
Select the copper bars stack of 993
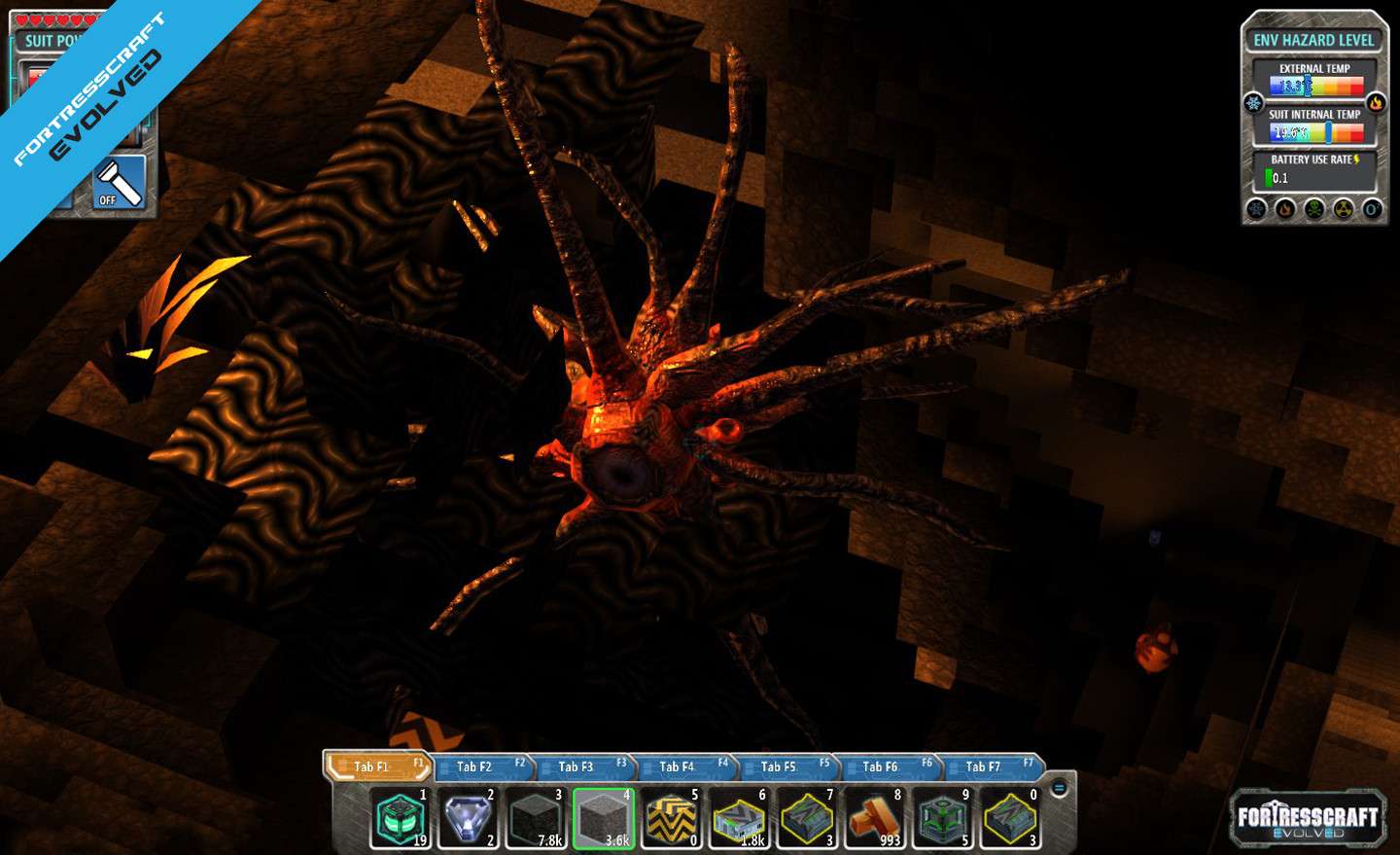click(875, 818)
